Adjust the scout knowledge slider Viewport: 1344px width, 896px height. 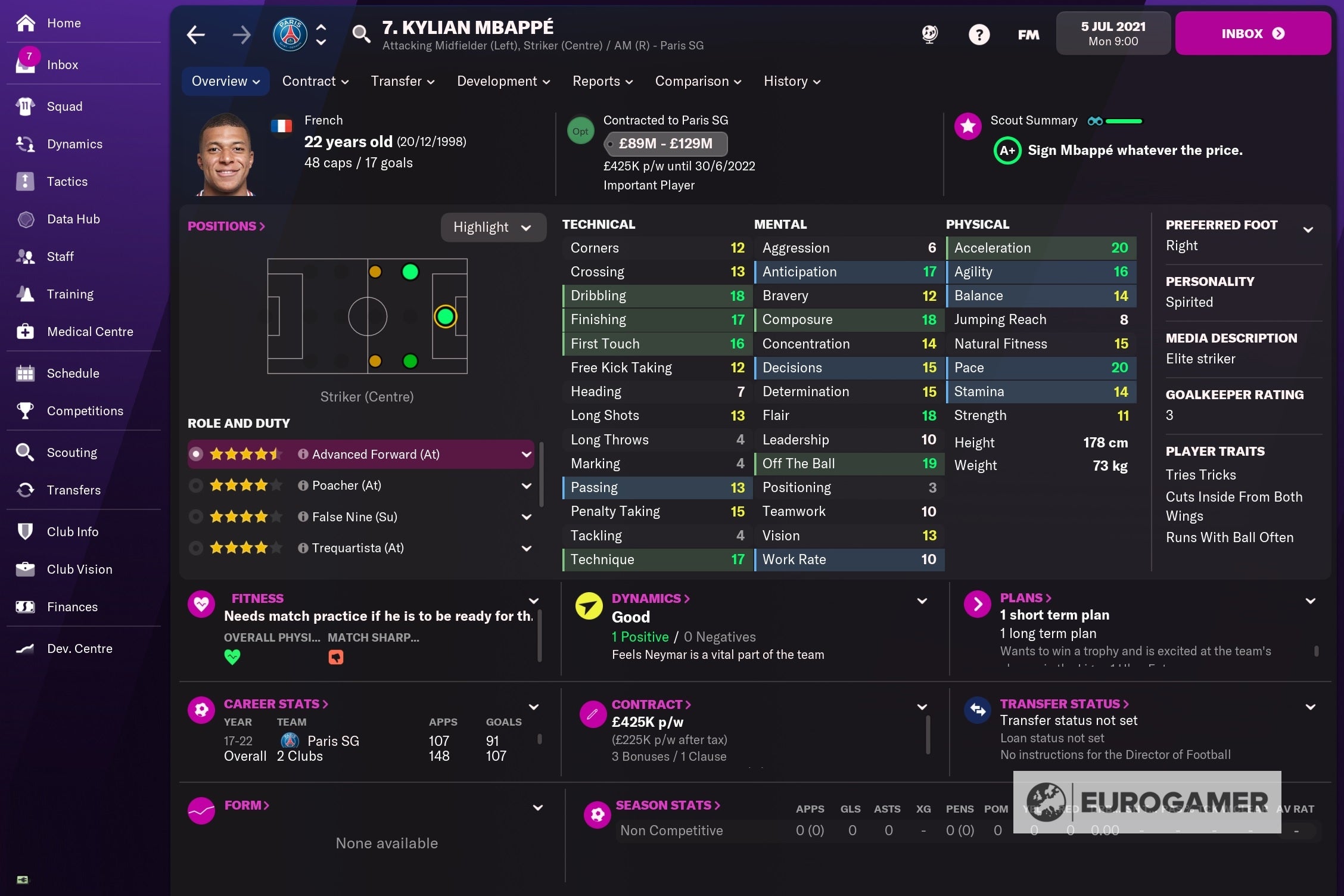[x=1124, y=120]
